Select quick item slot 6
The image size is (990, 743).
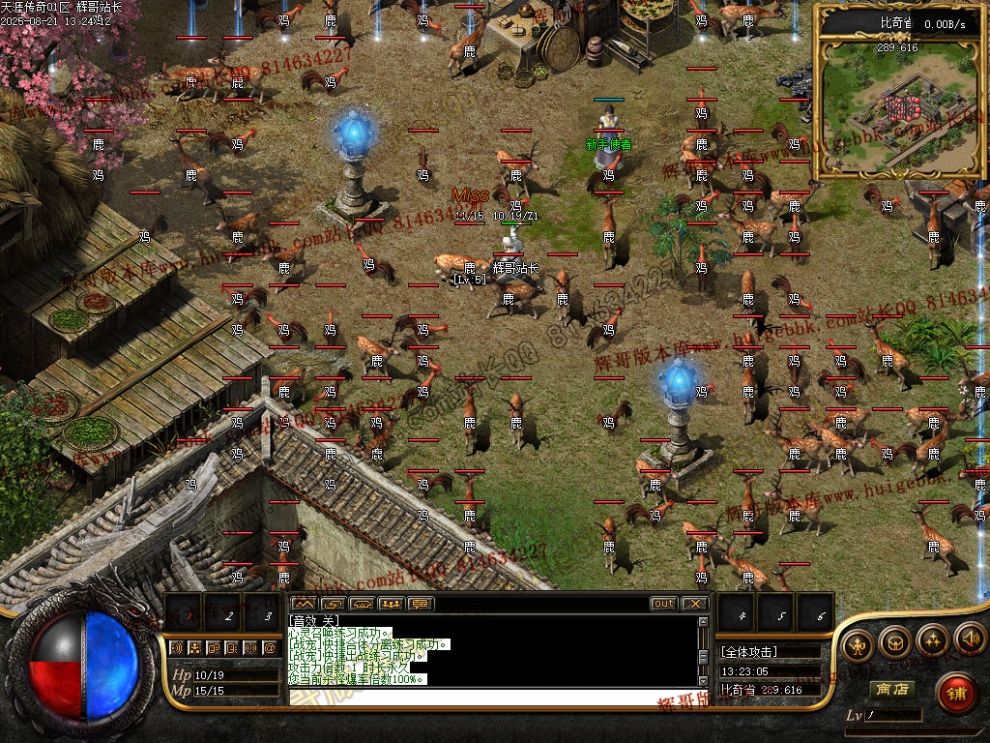[815, 614]
